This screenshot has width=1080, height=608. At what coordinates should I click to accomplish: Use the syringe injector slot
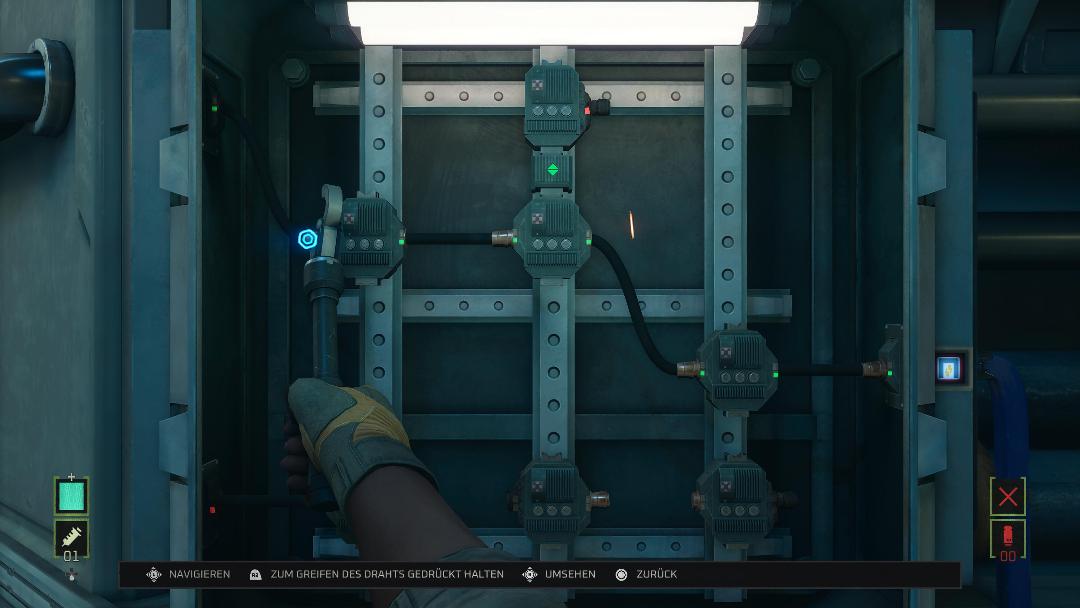click(x=71, y=538)
